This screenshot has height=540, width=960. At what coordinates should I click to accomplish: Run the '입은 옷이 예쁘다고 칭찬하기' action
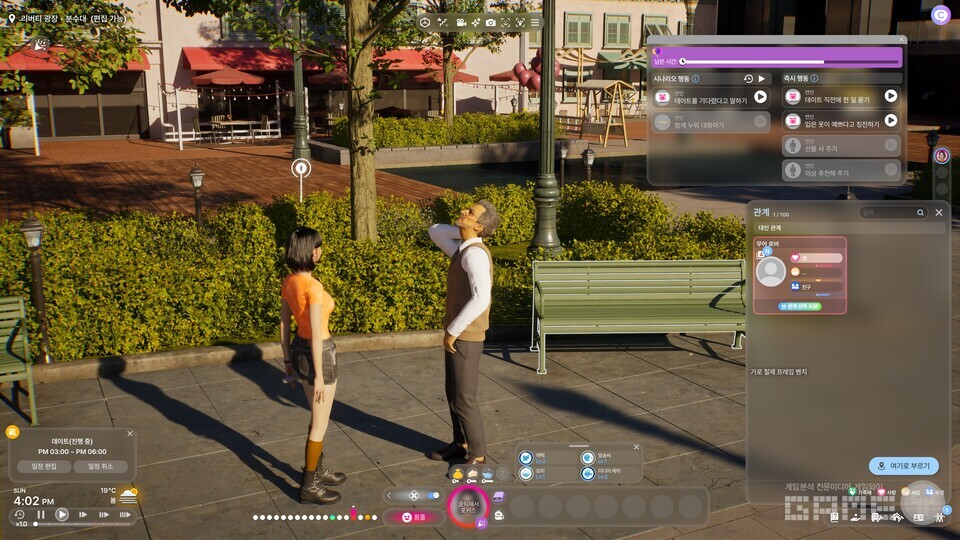click(x=890, y=121)
